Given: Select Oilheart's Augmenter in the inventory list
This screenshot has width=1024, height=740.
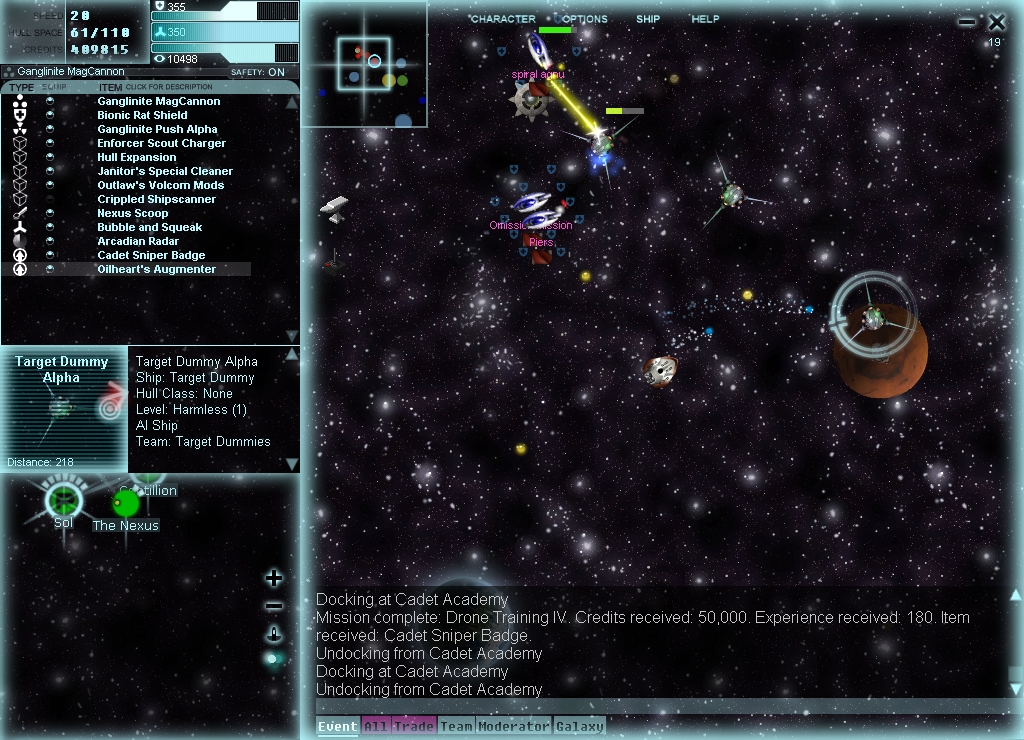Looking at the screenshot, I should (156, 269).
